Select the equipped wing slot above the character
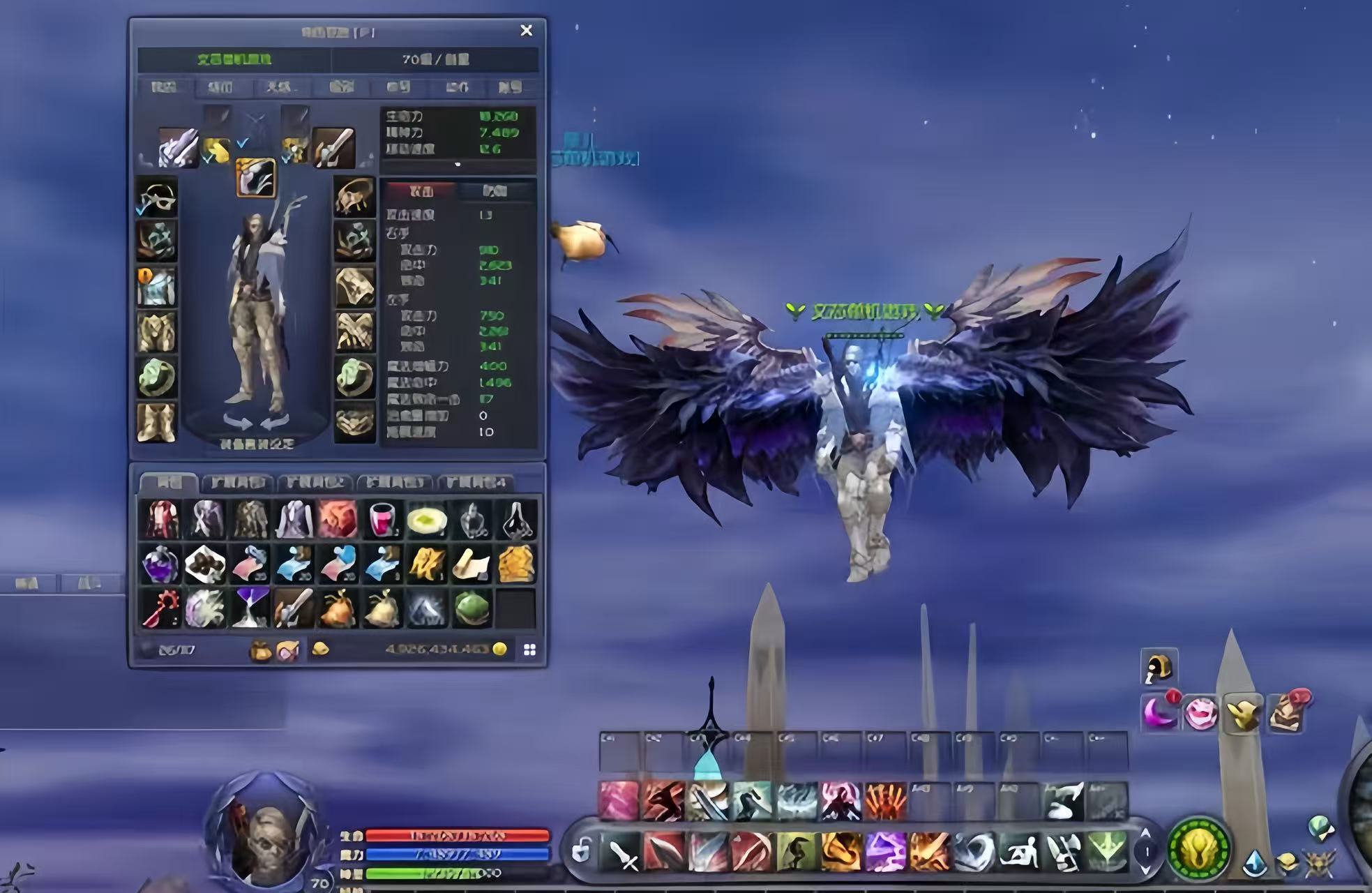 [x=255, y=178]
